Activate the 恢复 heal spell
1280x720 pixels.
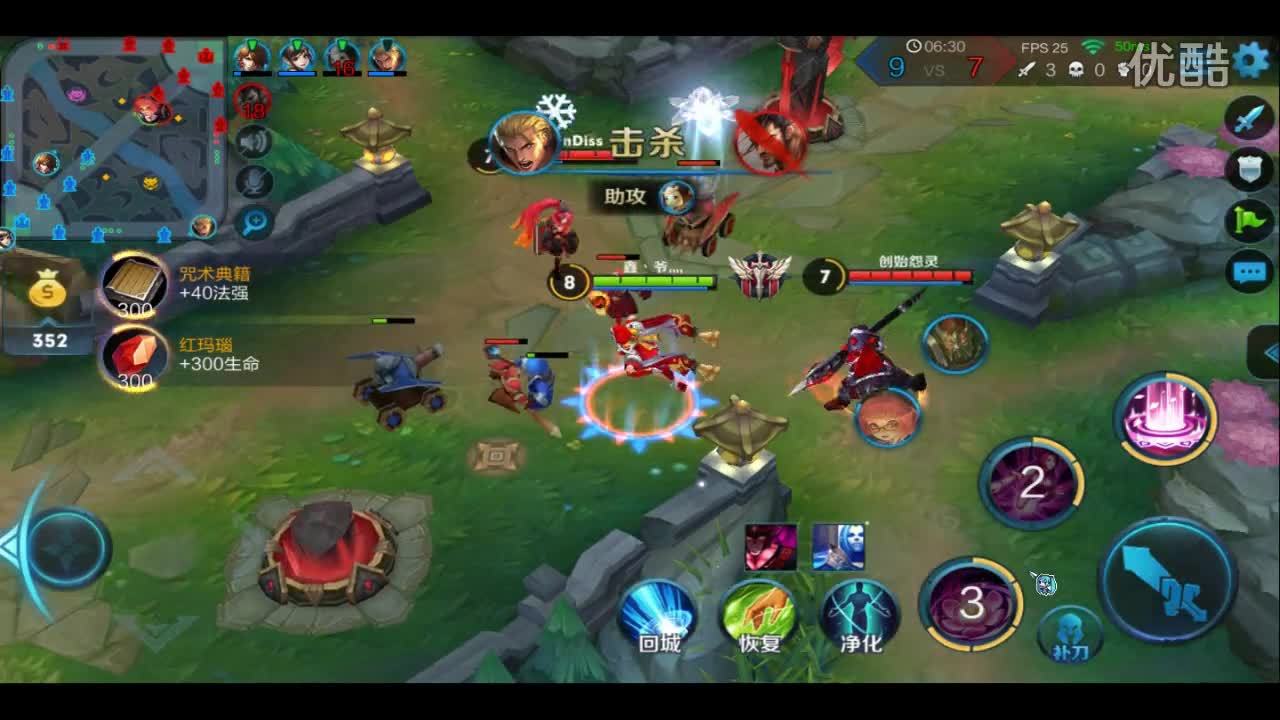point(762,613)
